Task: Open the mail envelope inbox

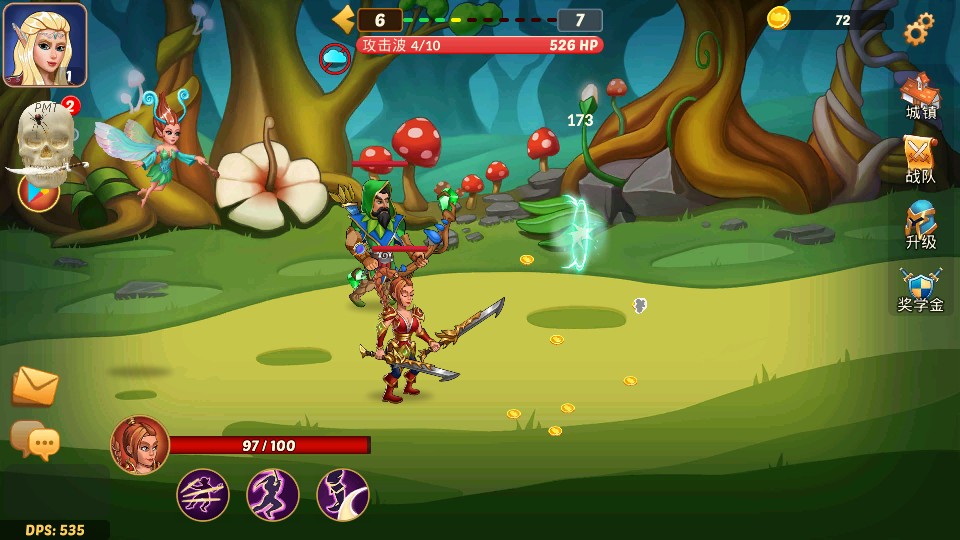Action: (35, 385)
